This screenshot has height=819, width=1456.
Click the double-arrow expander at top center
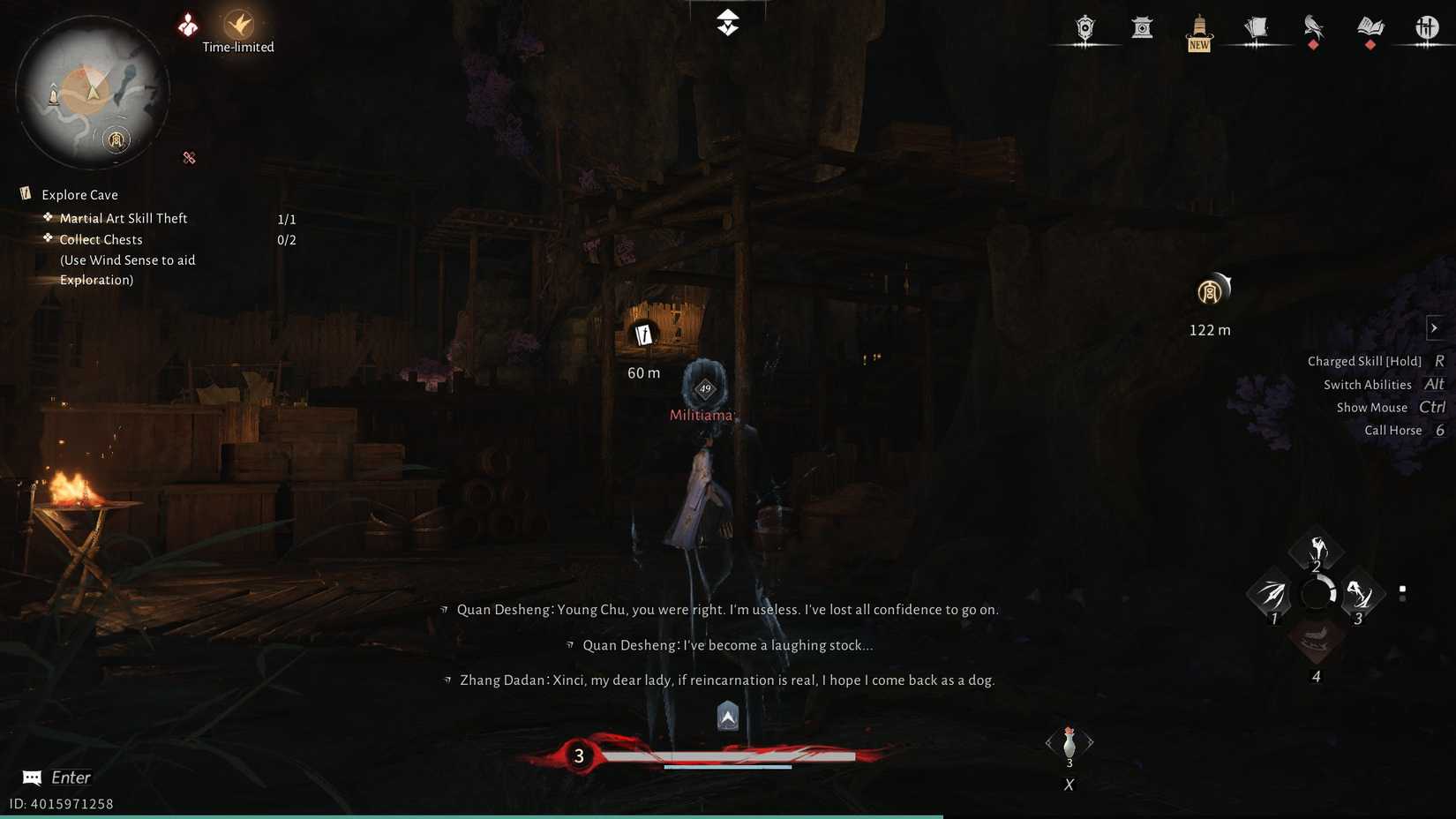(726, 22)
